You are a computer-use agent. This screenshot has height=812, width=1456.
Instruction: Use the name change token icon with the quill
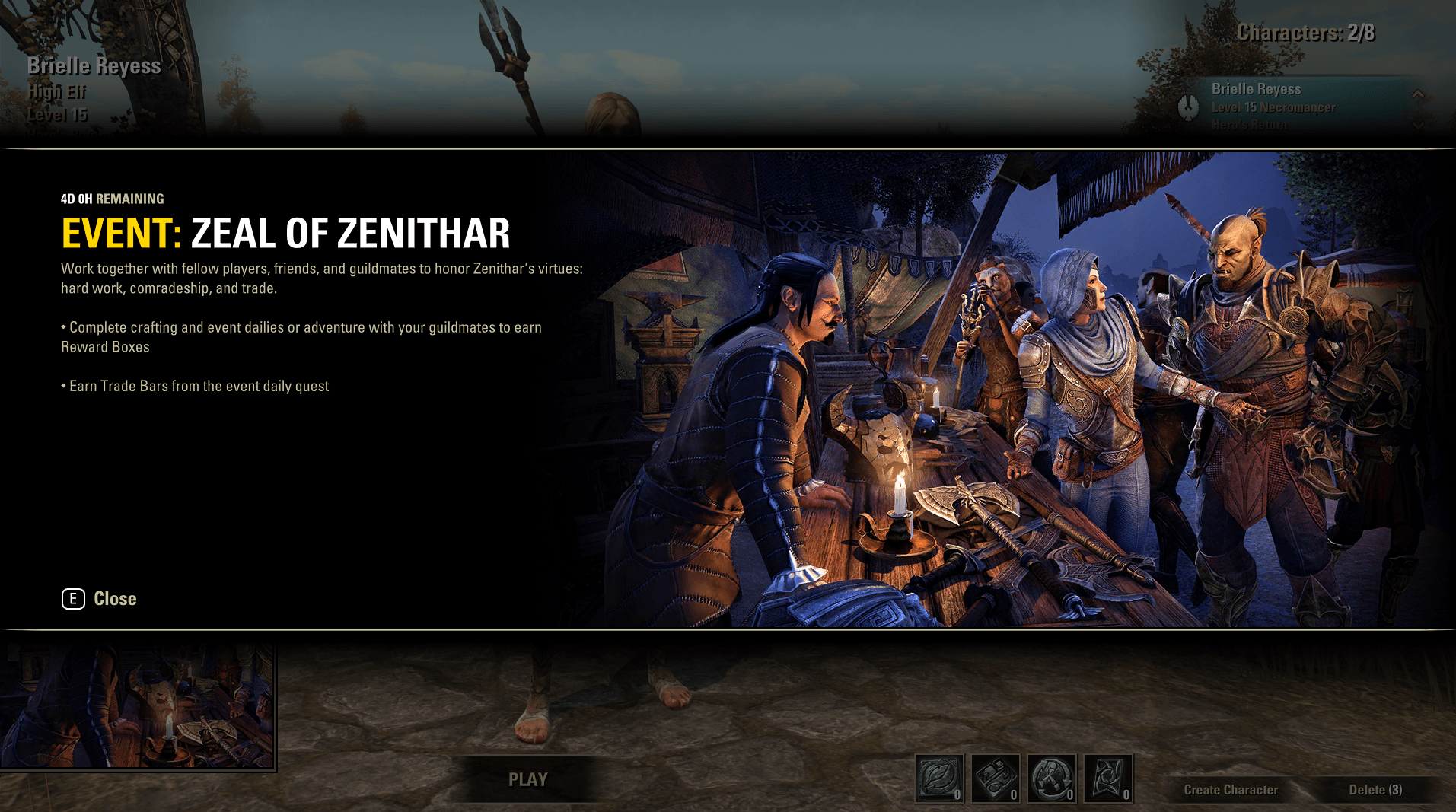(939, 779)
